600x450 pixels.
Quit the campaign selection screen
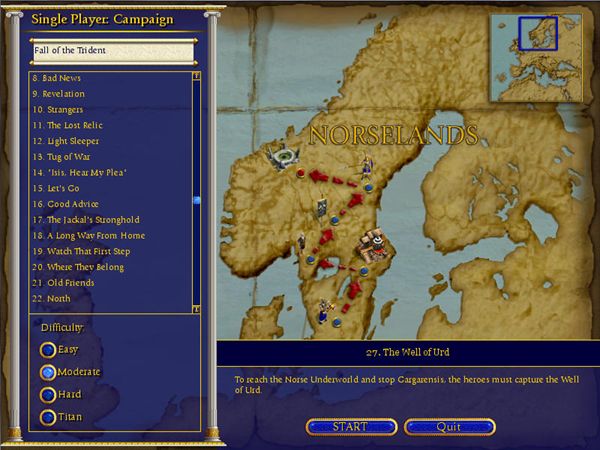(448, 427)
